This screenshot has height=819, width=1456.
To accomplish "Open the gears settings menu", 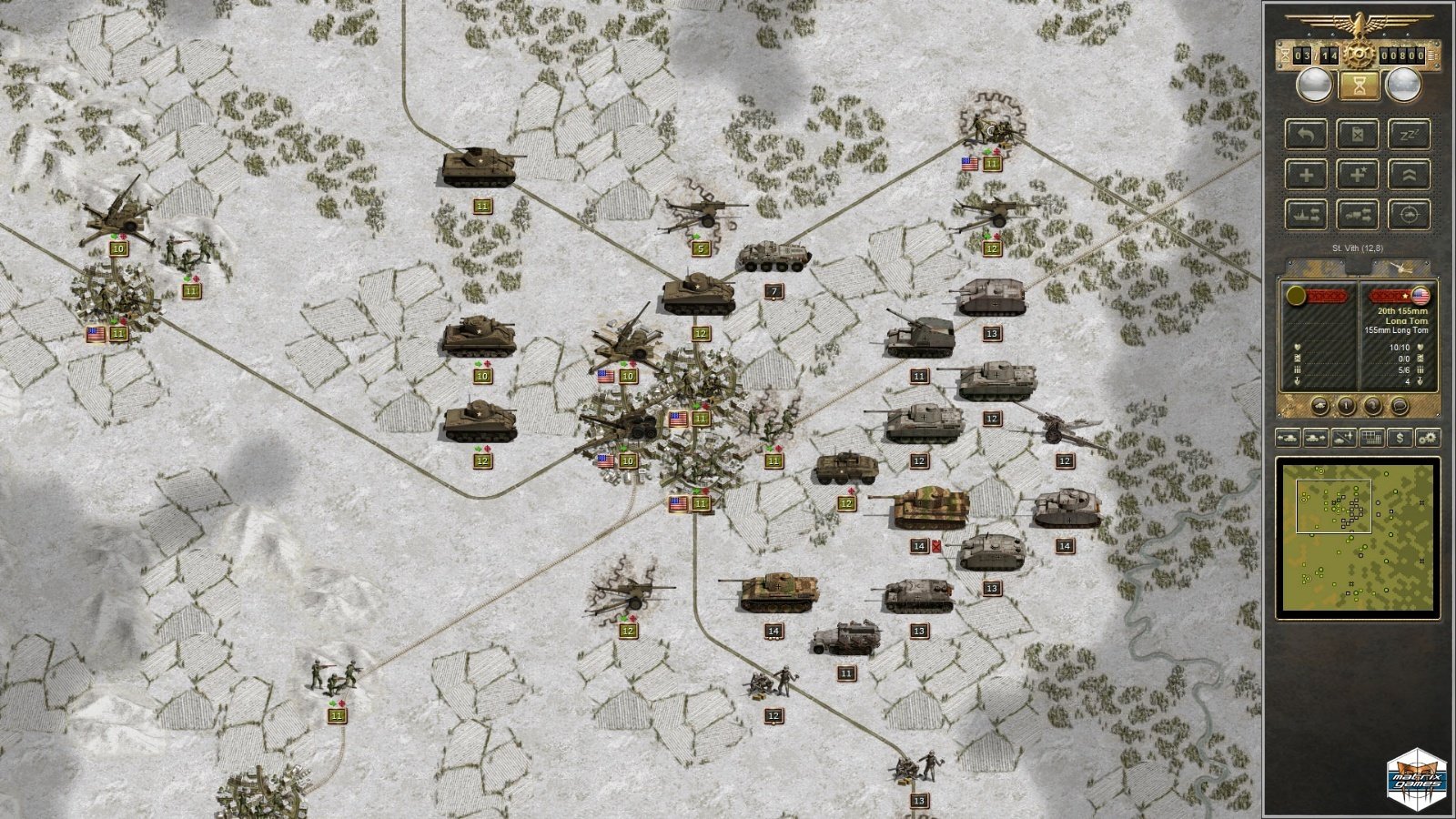I will pyautogui.click(x=1427, y=438).
